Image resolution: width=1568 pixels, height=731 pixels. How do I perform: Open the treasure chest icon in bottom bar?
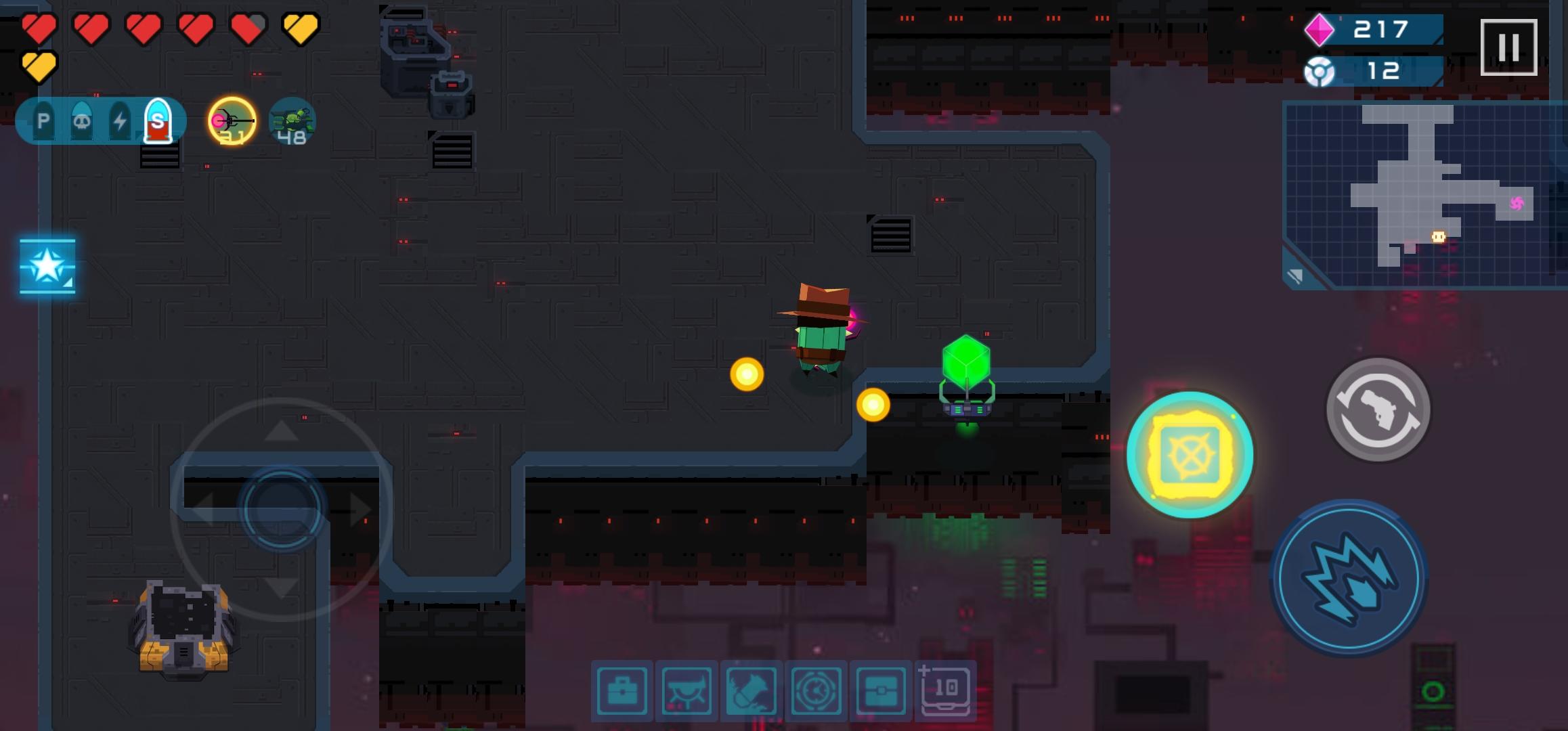point(880,688)
